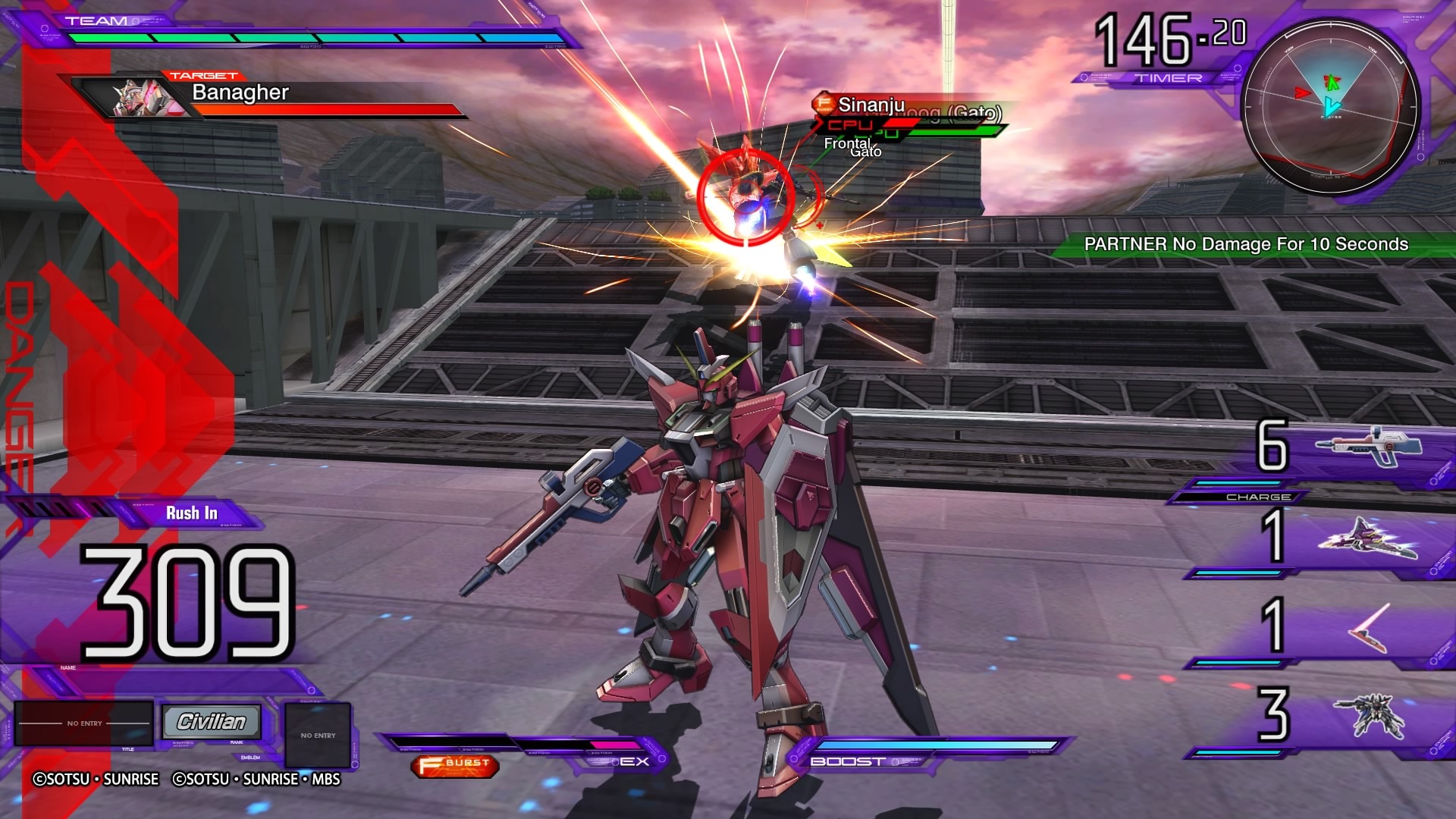This screenshot has width=1456, height=819.
Task: Select the Rush In command label
Action: click(192, 513)
